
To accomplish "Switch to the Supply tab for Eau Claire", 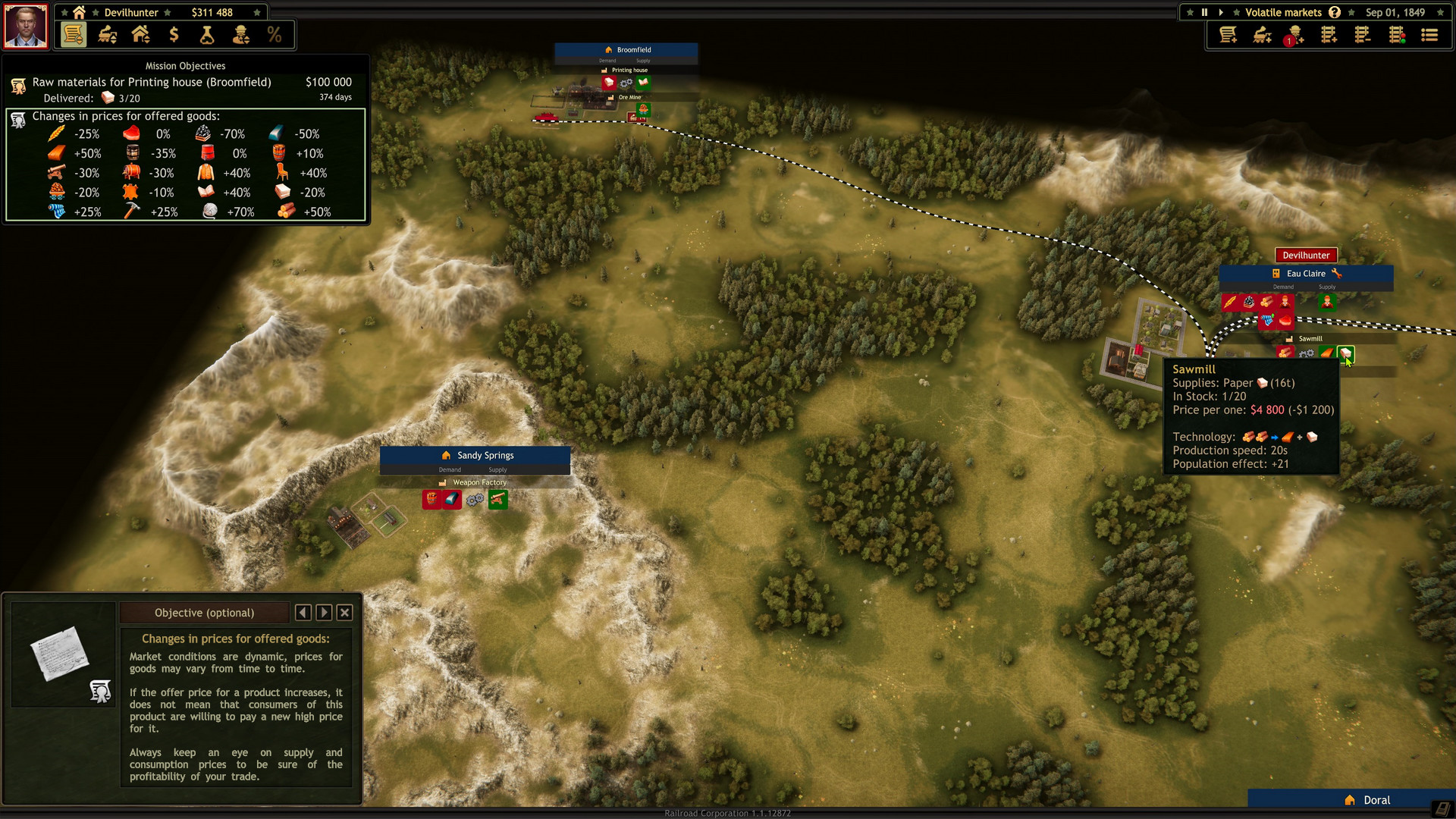I will point(1326,287).
